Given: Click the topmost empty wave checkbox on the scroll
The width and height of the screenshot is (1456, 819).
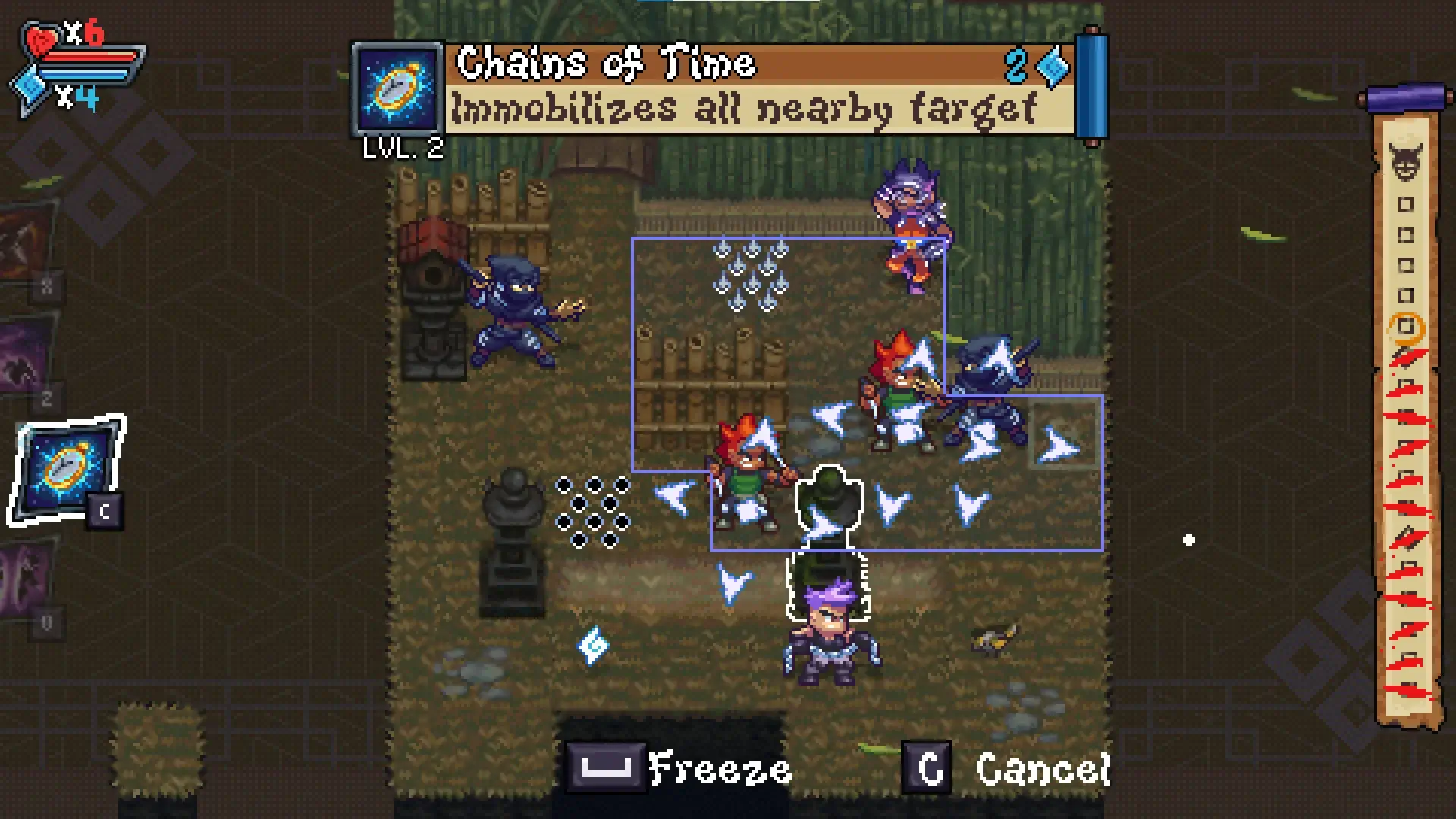Looking at the screenshot, I should click(1406, 203).
